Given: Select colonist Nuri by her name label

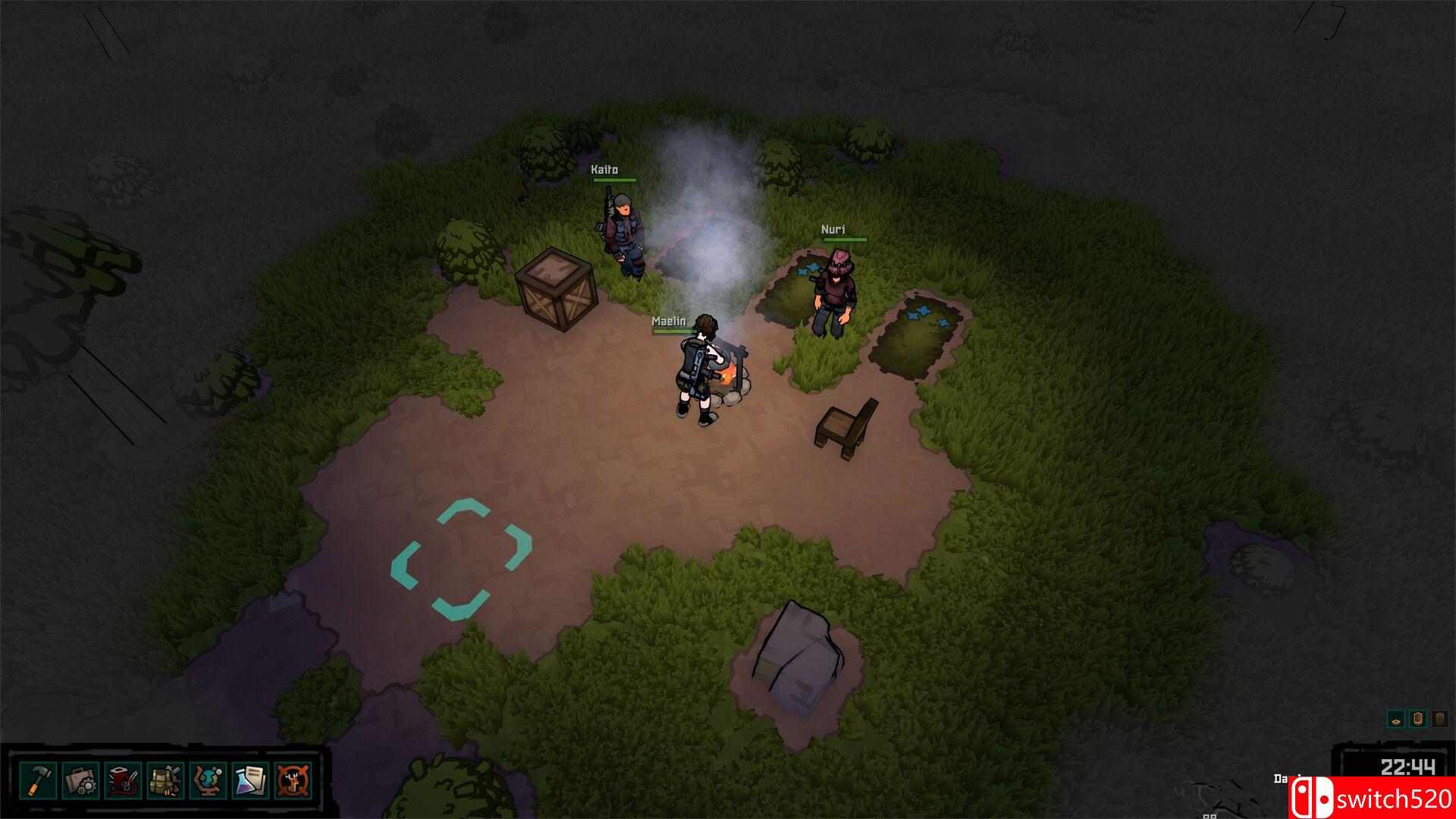Looking at the screenshot, I should pyautogui.click(x=835, y=227).
